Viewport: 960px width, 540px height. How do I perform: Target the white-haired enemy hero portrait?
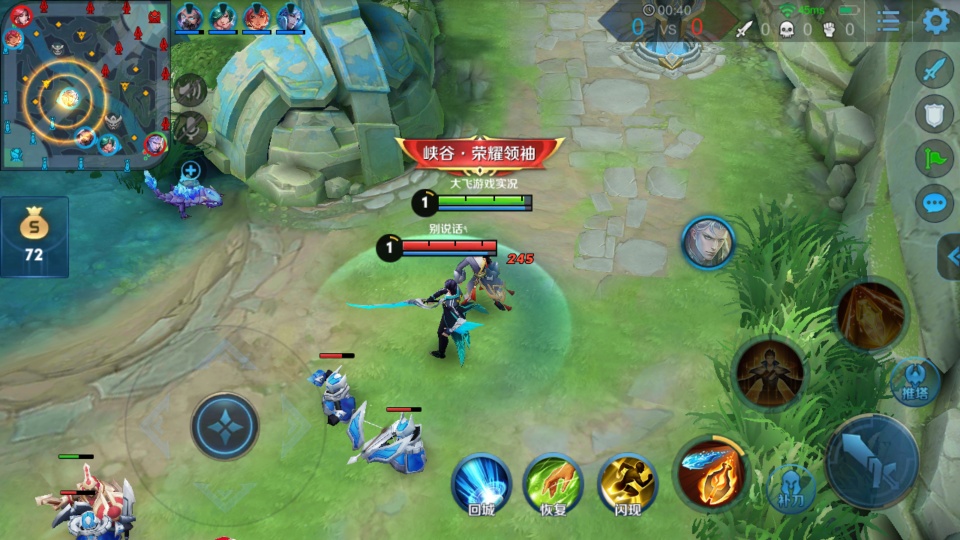pos(708,242)
